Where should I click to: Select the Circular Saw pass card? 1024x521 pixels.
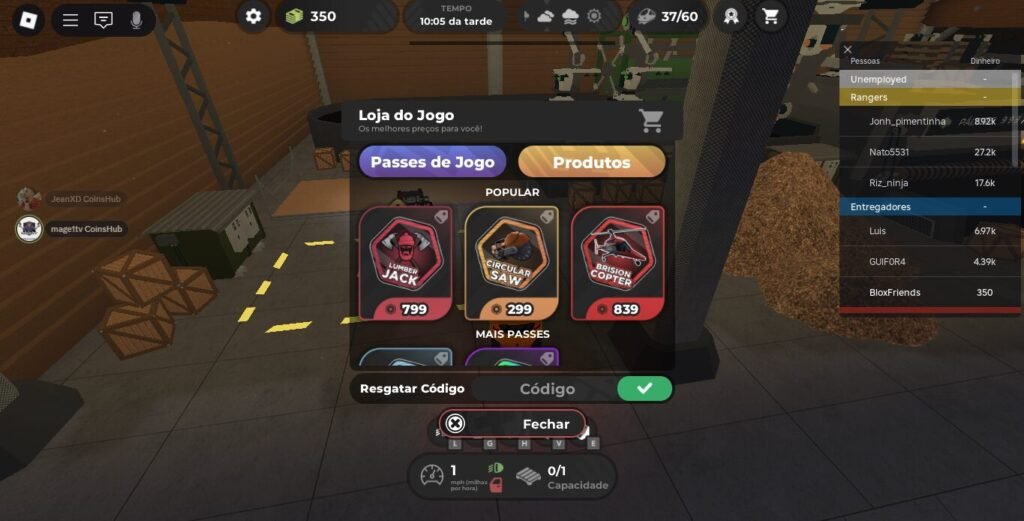click(x=511, y=263)
